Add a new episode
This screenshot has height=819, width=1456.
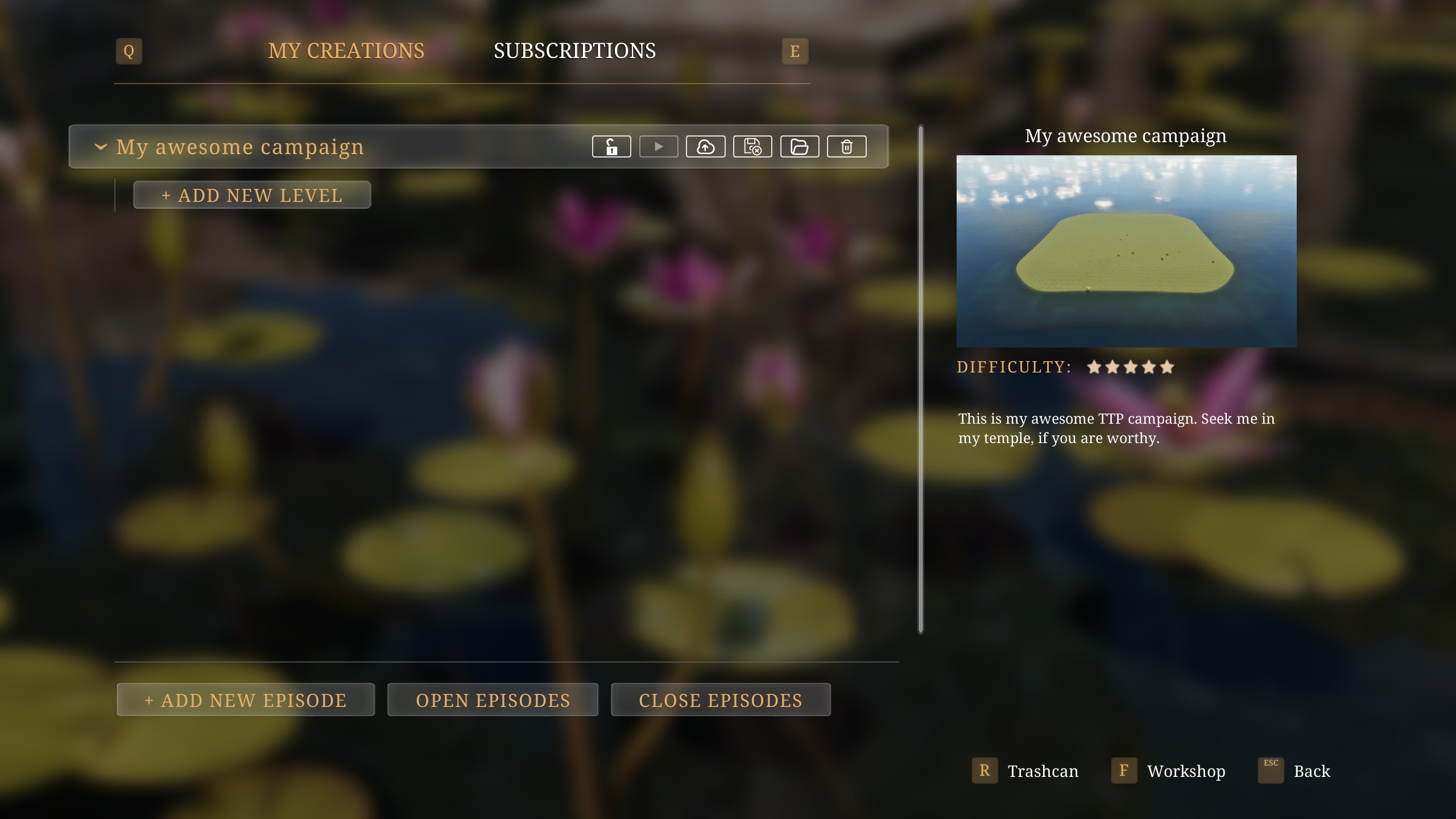click(245, 700)
